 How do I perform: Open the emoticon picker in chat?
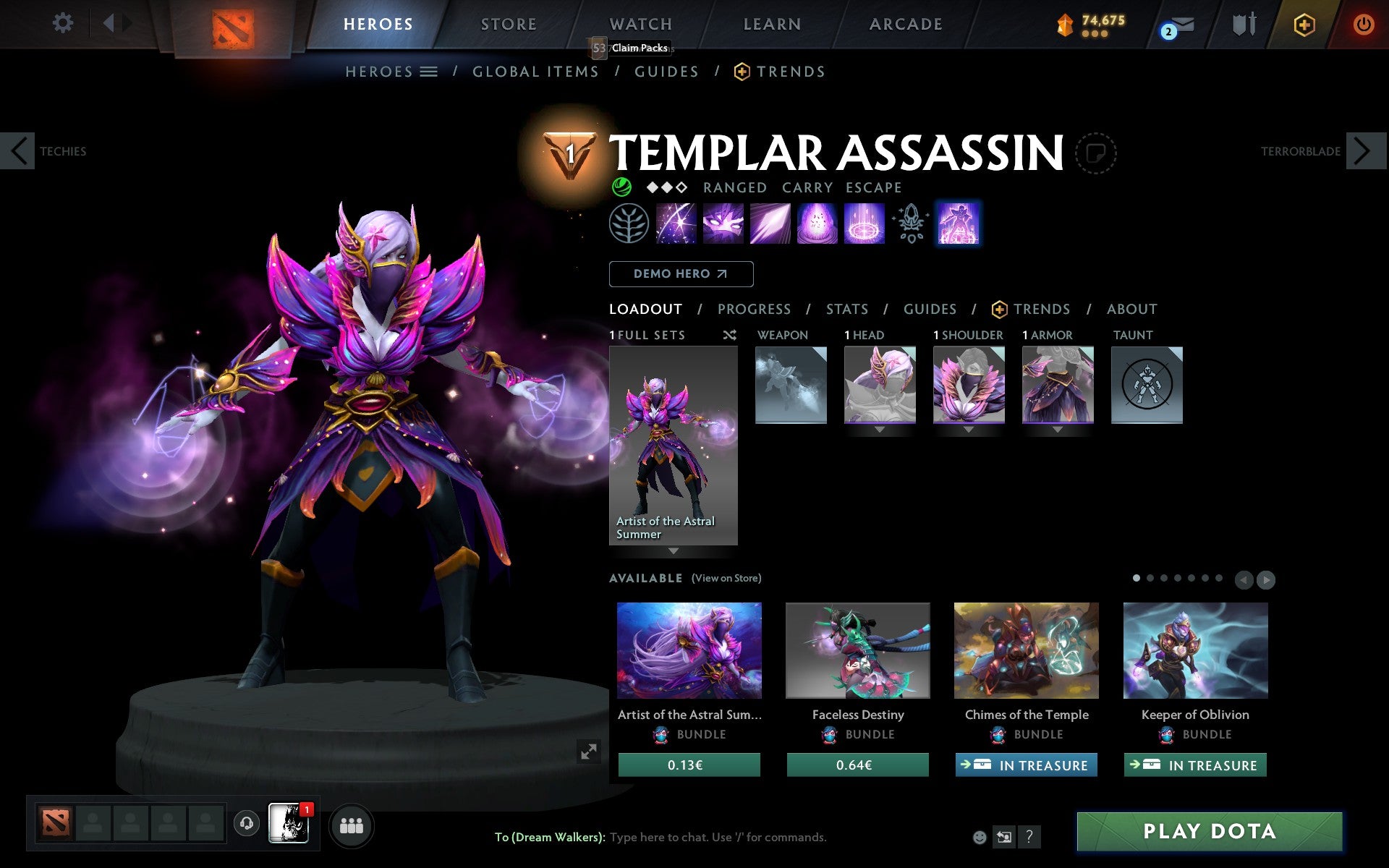coord(981,837)
